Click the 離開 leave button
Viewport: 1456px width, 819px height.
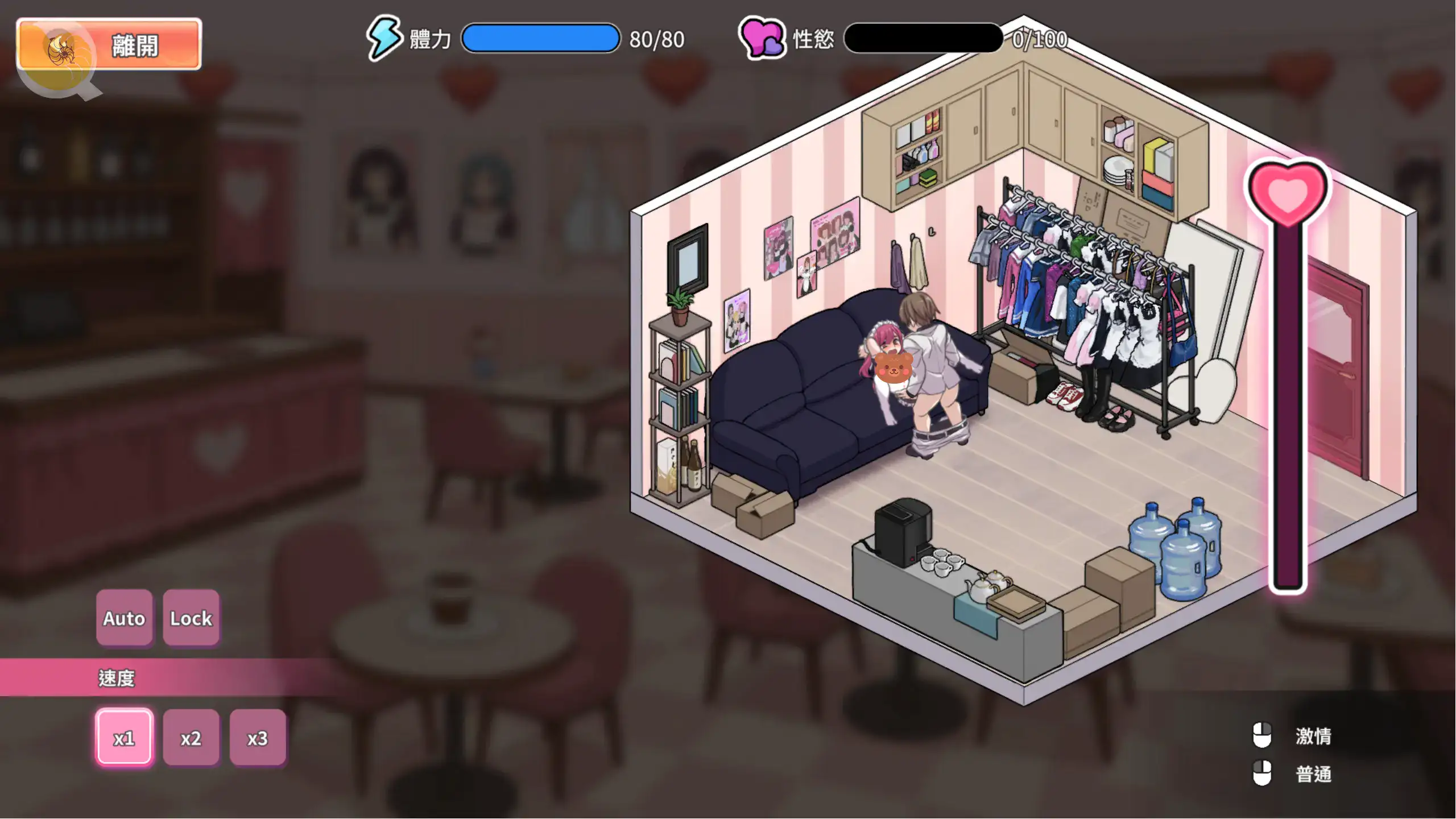tap(109, 44)
